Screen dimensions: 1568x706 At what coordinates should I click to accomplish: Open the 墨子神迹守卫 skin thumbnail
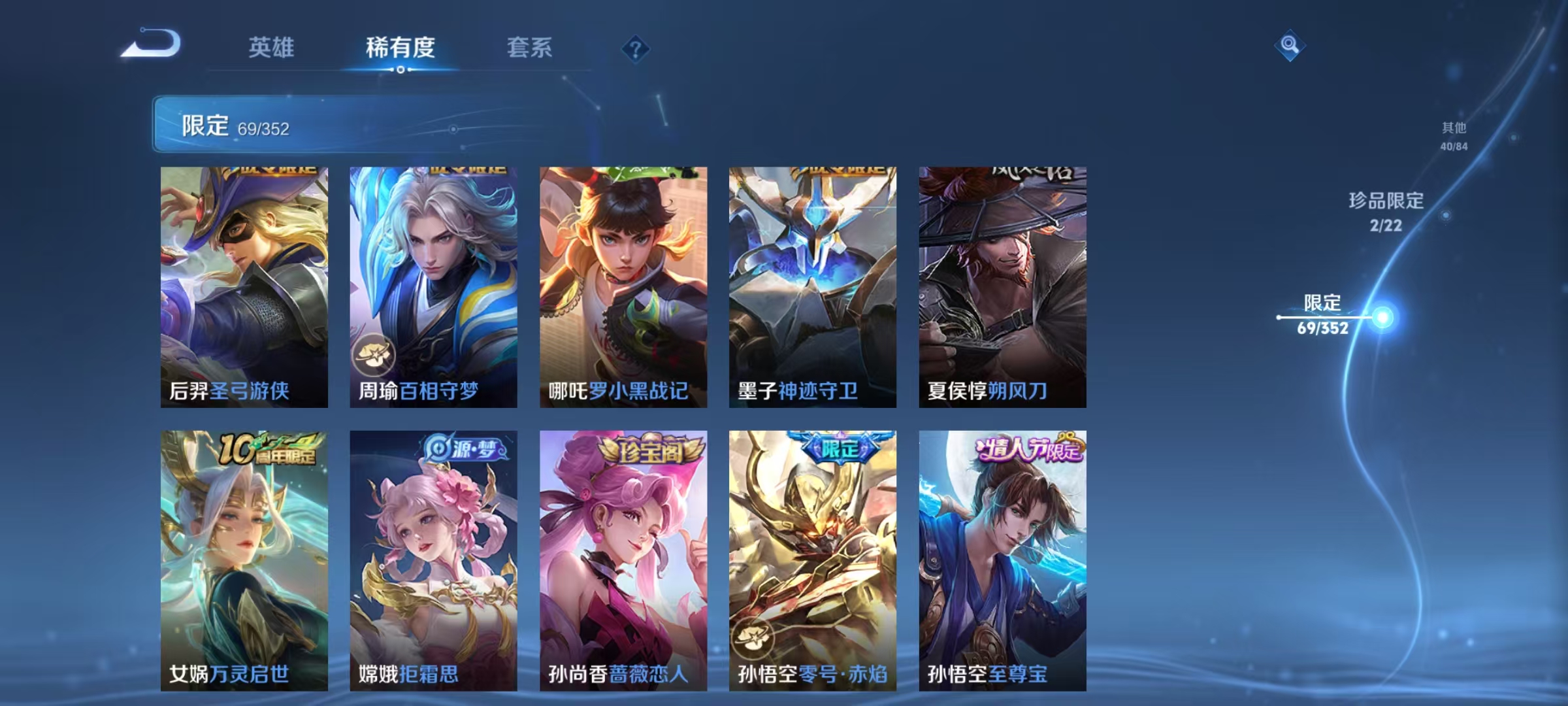811,284
